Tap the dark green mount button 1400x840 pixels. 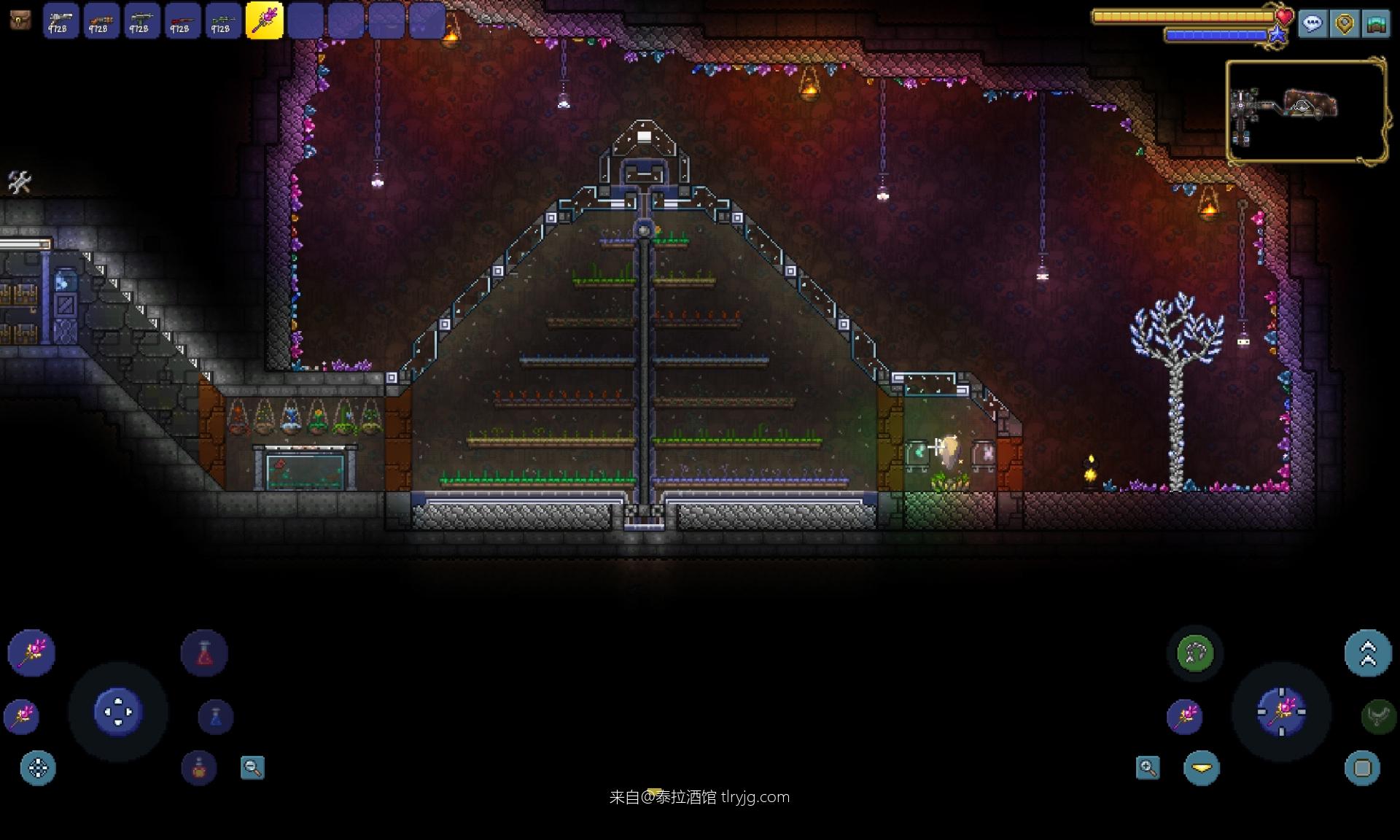(1378, 717)
